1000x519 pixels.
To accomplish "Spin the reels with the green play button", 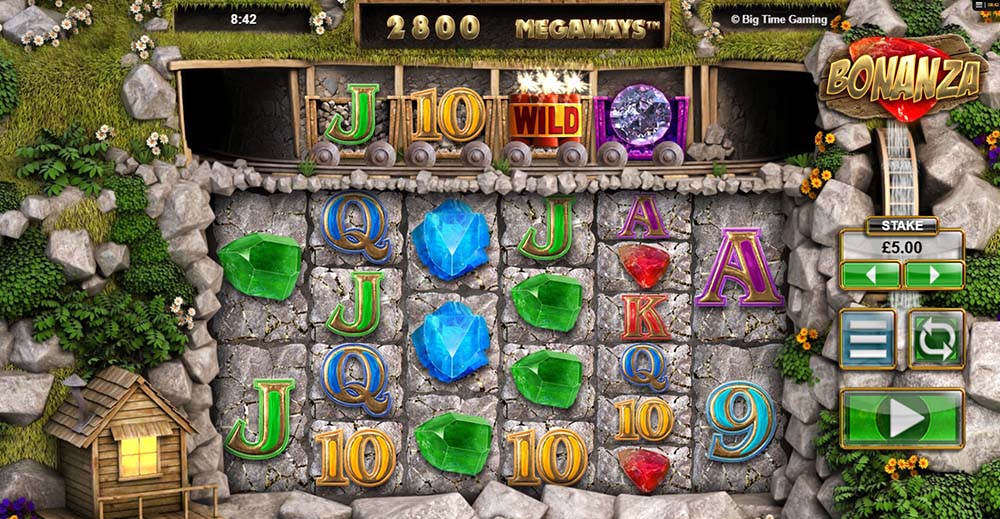I will tap(902, 418).
